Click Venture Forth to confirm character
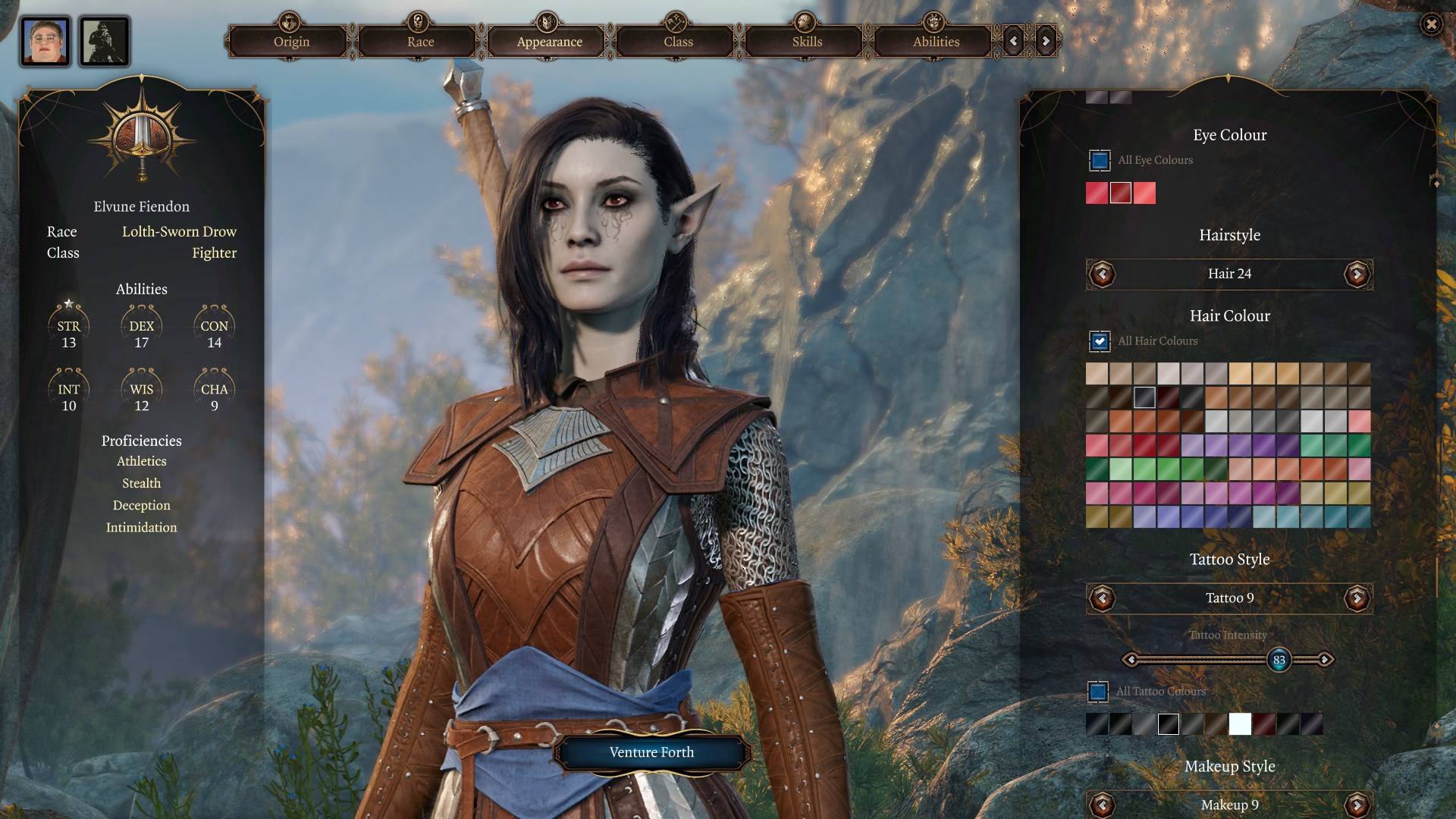 pos(651,752)
